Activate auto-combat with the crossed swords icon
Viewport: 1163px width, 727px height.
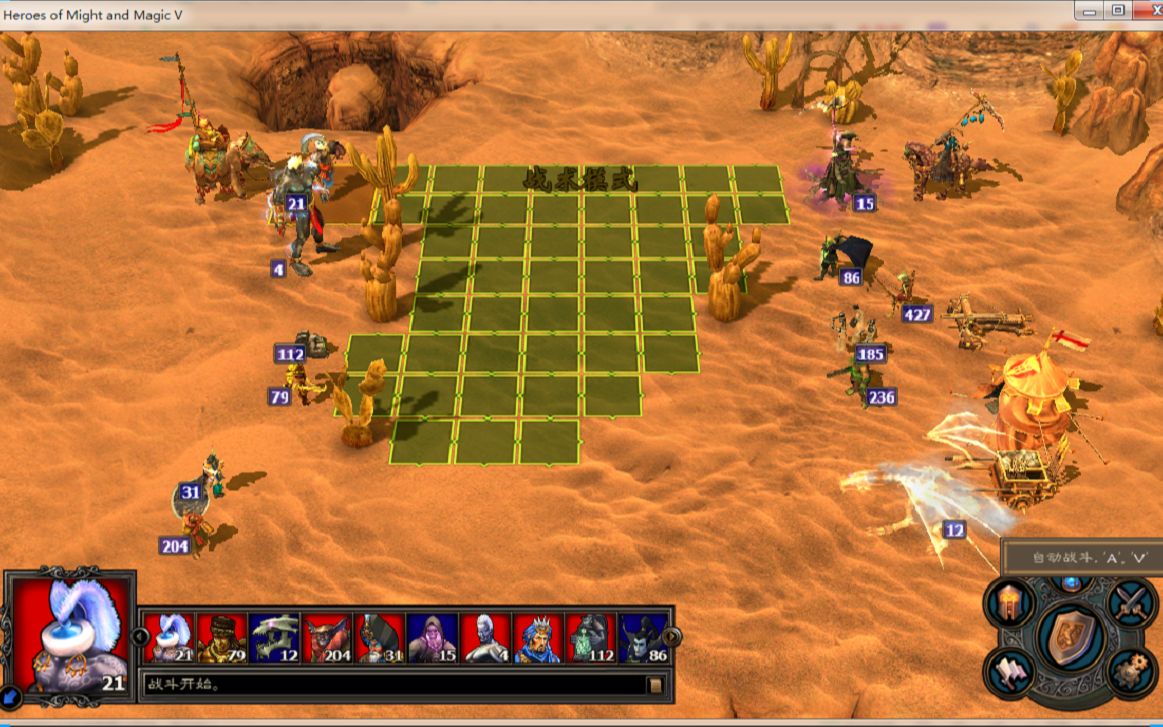(x=1132, y=602)
